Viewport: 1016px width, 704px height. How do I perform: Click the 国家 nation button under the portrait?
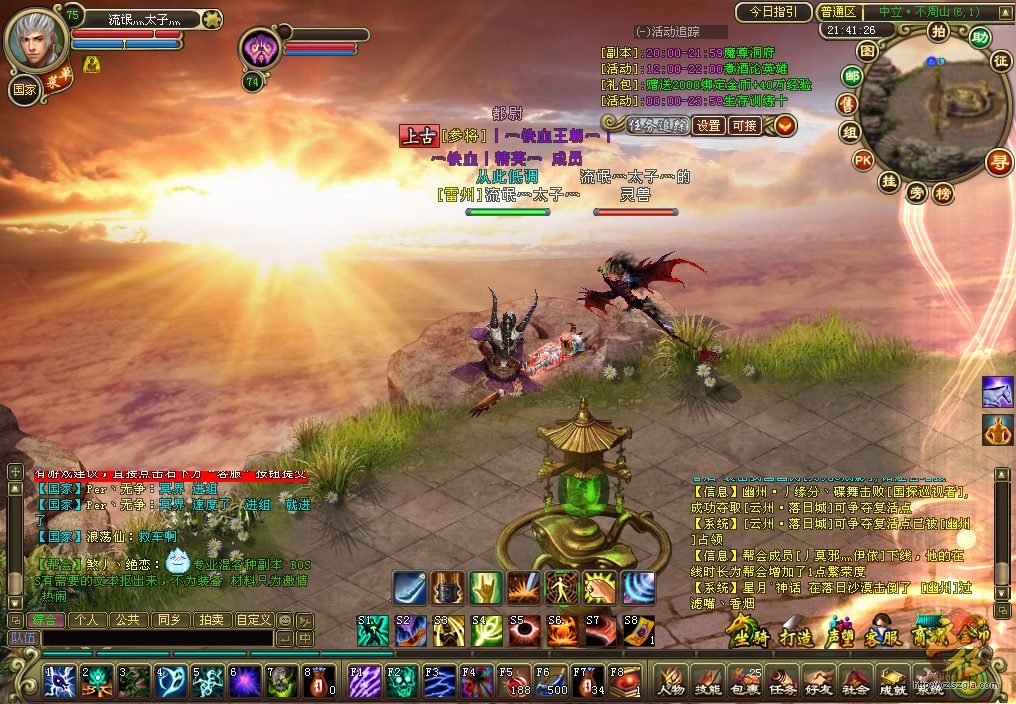[x=24, y=88]
